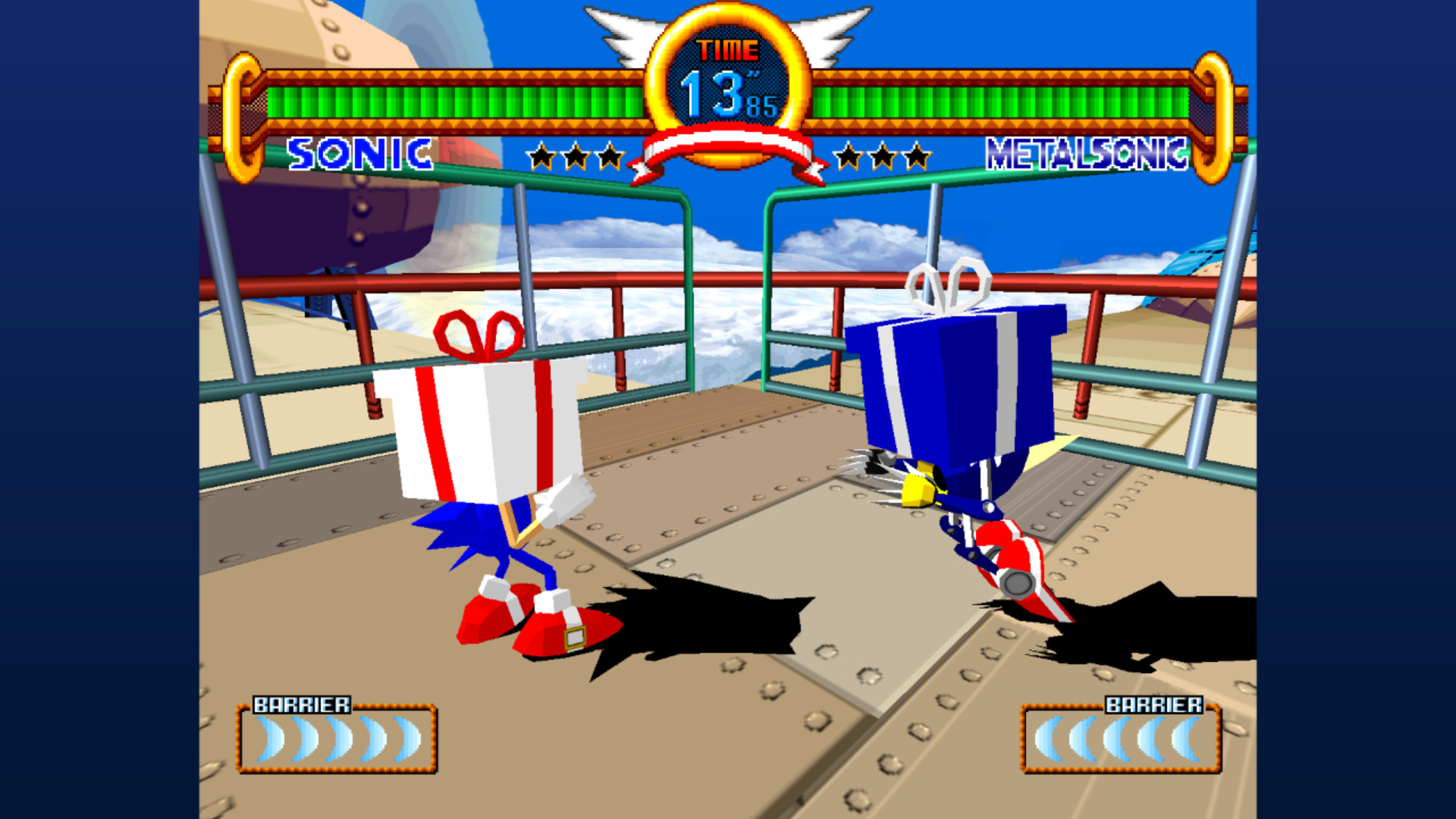
Task: Click the red ribbon banner below the timer
Action: point(726,148)
